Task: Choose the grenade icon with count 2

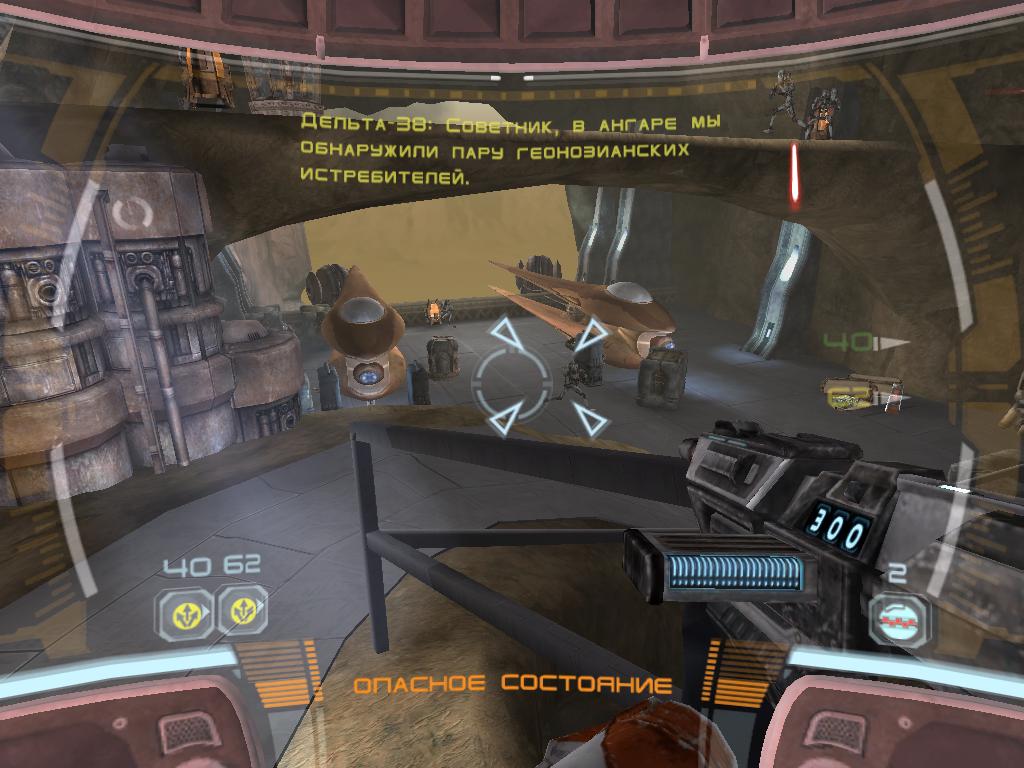Action: coord(897,621)
